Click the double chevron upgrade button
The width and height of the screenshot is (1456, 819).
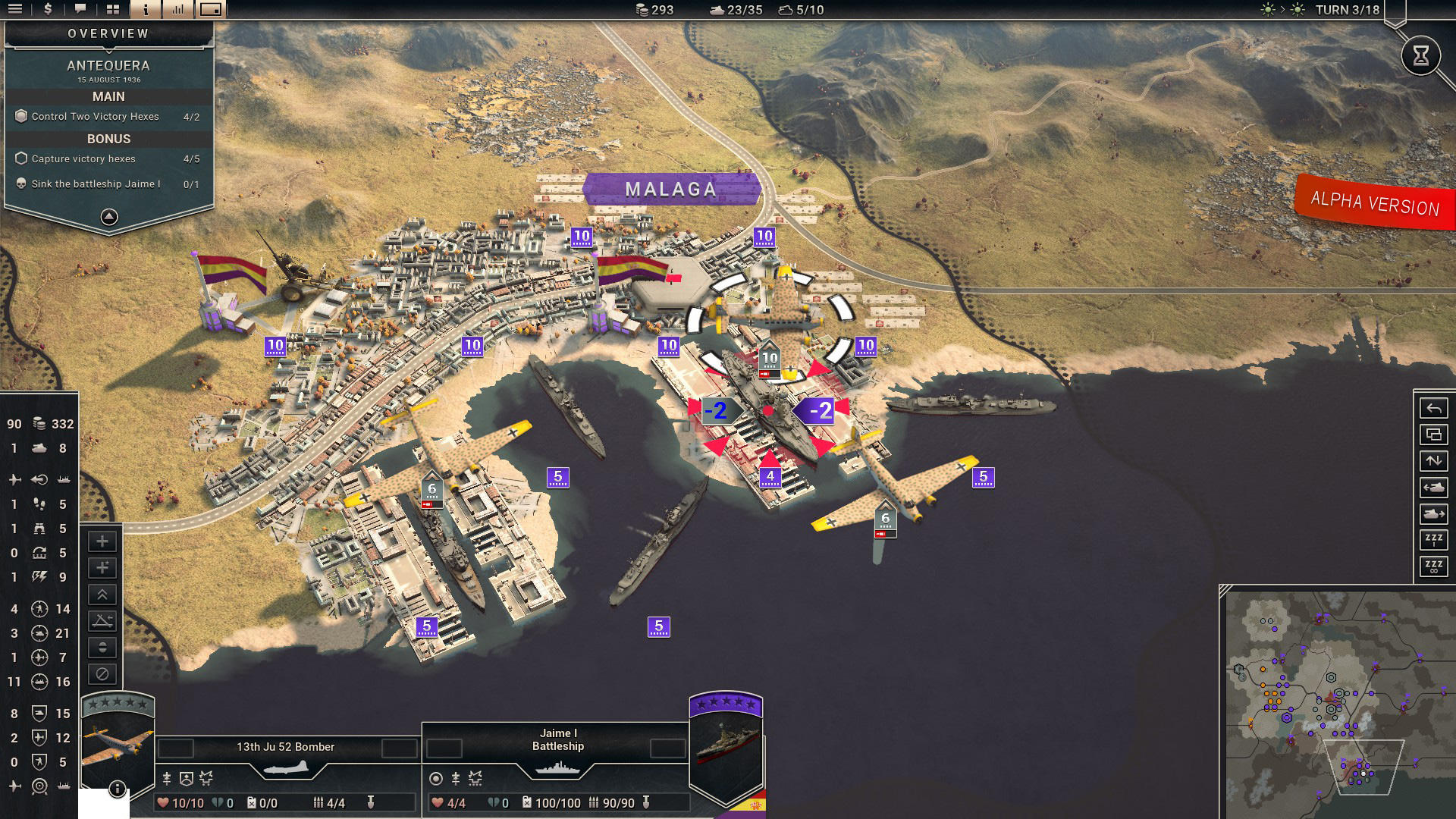pos(102,595)
